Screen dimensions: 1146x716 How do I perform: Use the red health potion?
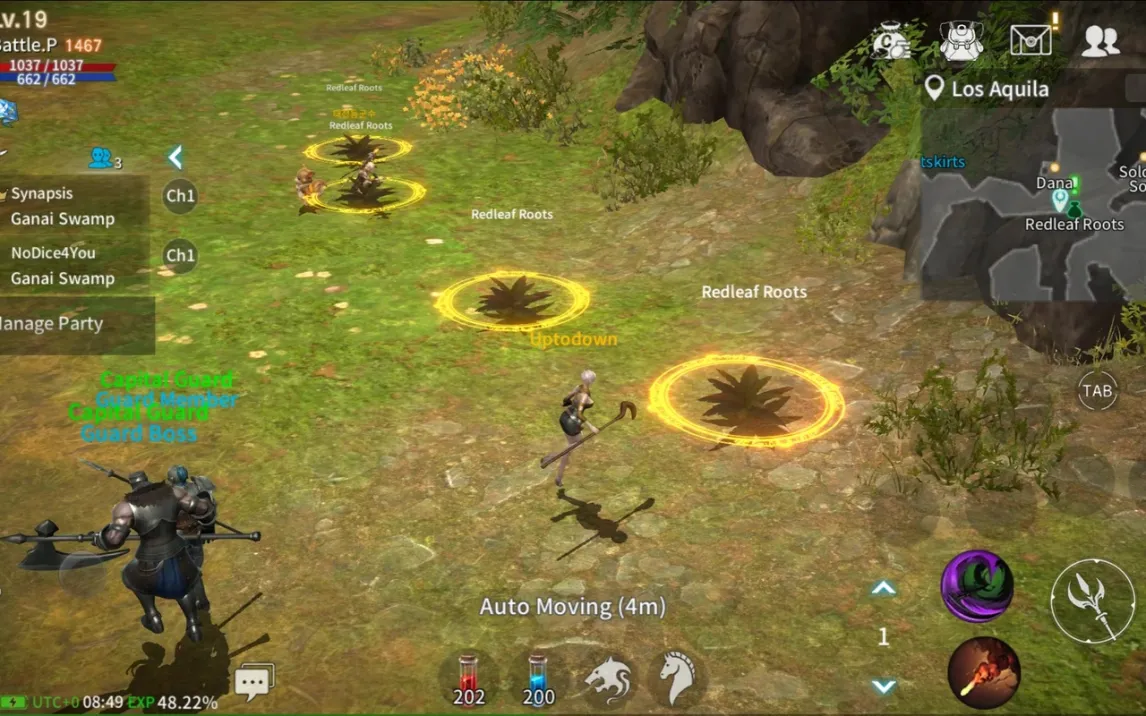tap(469, 680)
